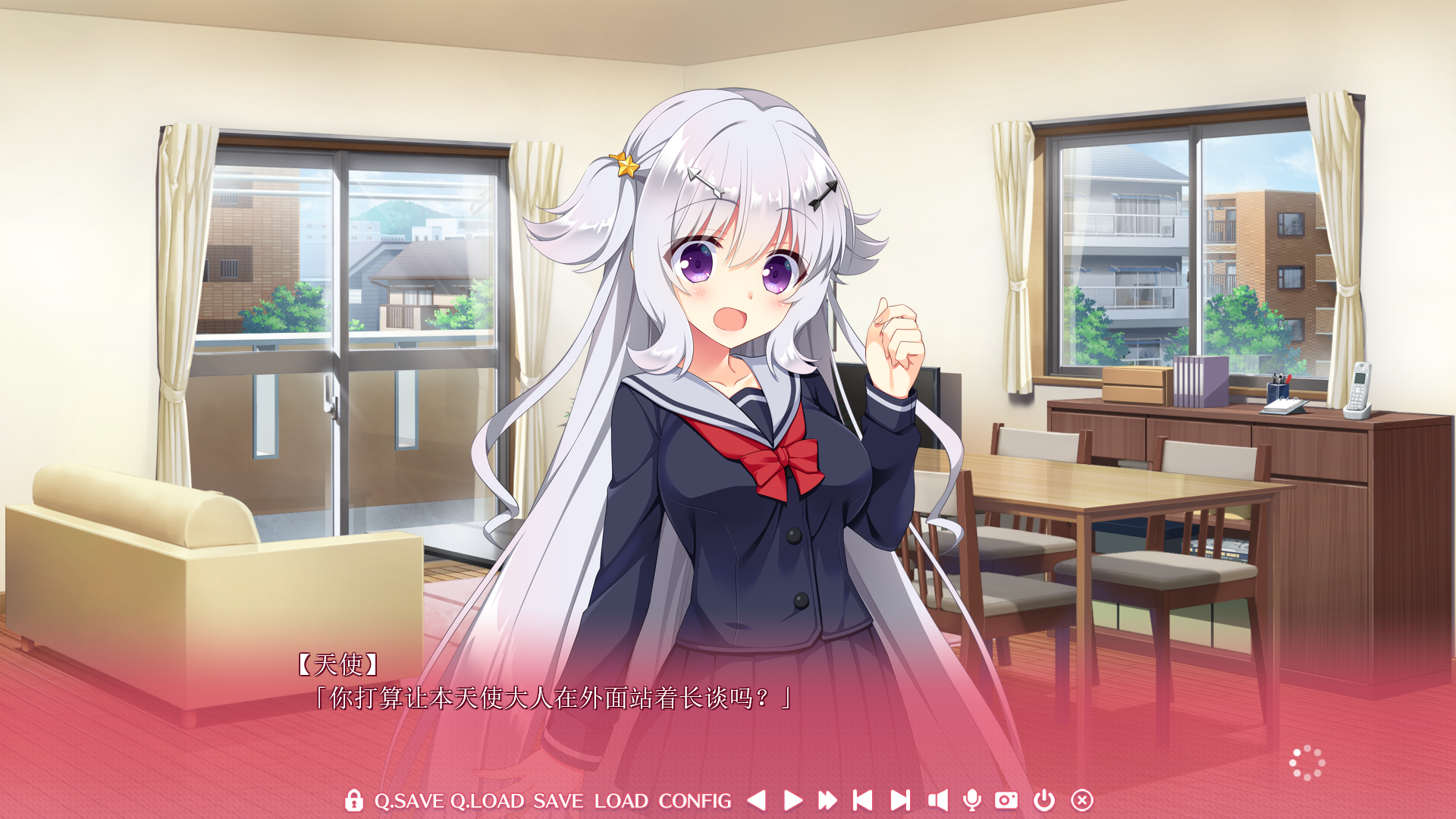Lock the message window using the padlock
This screenshot has height=819, width=1456.
353,800
